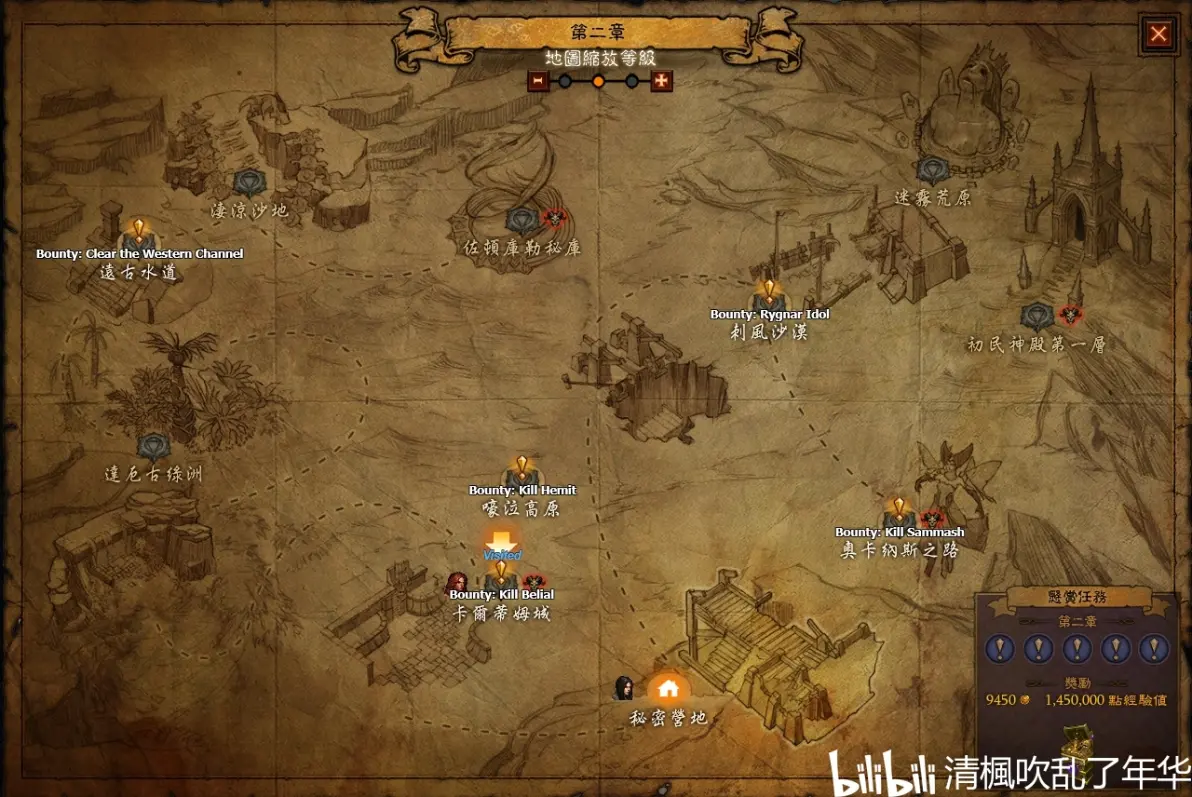Click the map zoom-out minus button
Screen dimensions: 1192x797
click(538, 81)
